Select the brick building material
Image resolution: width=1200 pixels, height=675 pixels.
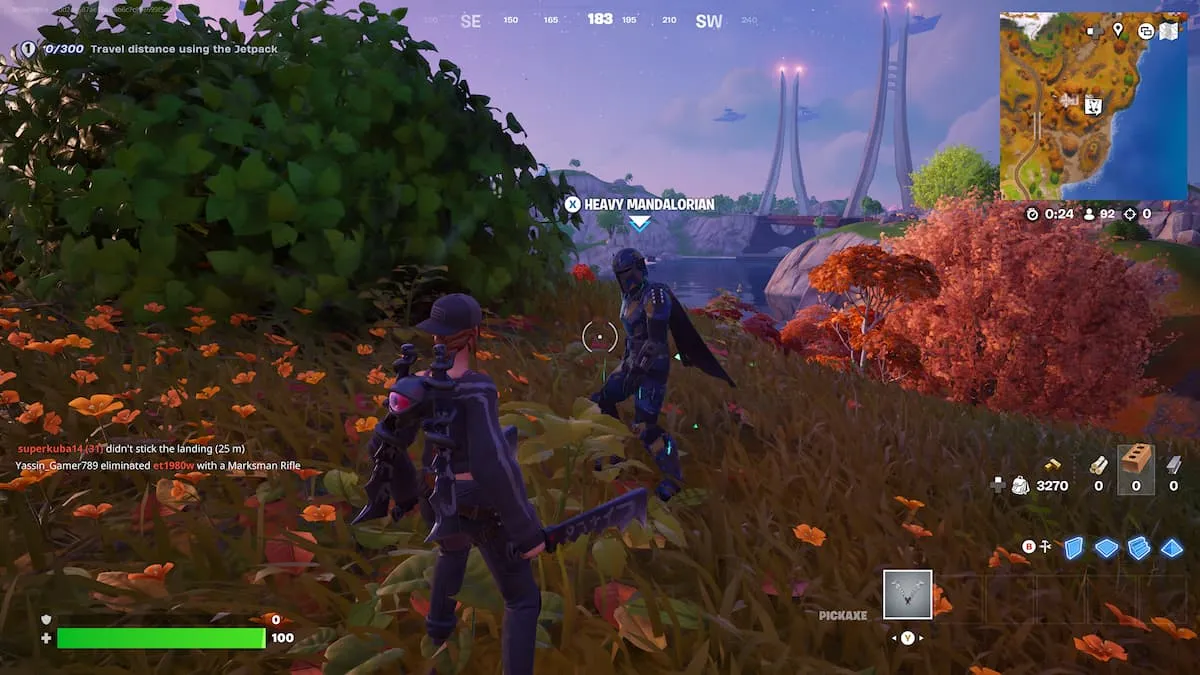click(1135, 461)
